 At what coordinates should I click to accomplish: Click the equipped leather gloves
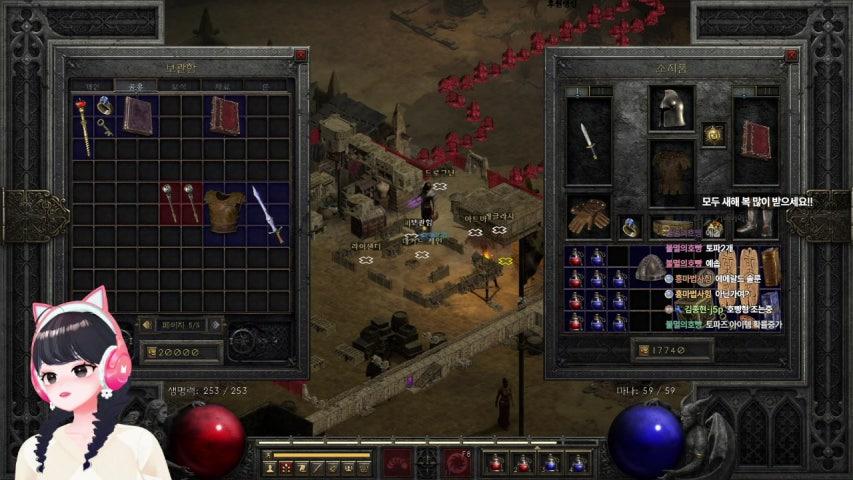tap(588, 215)
